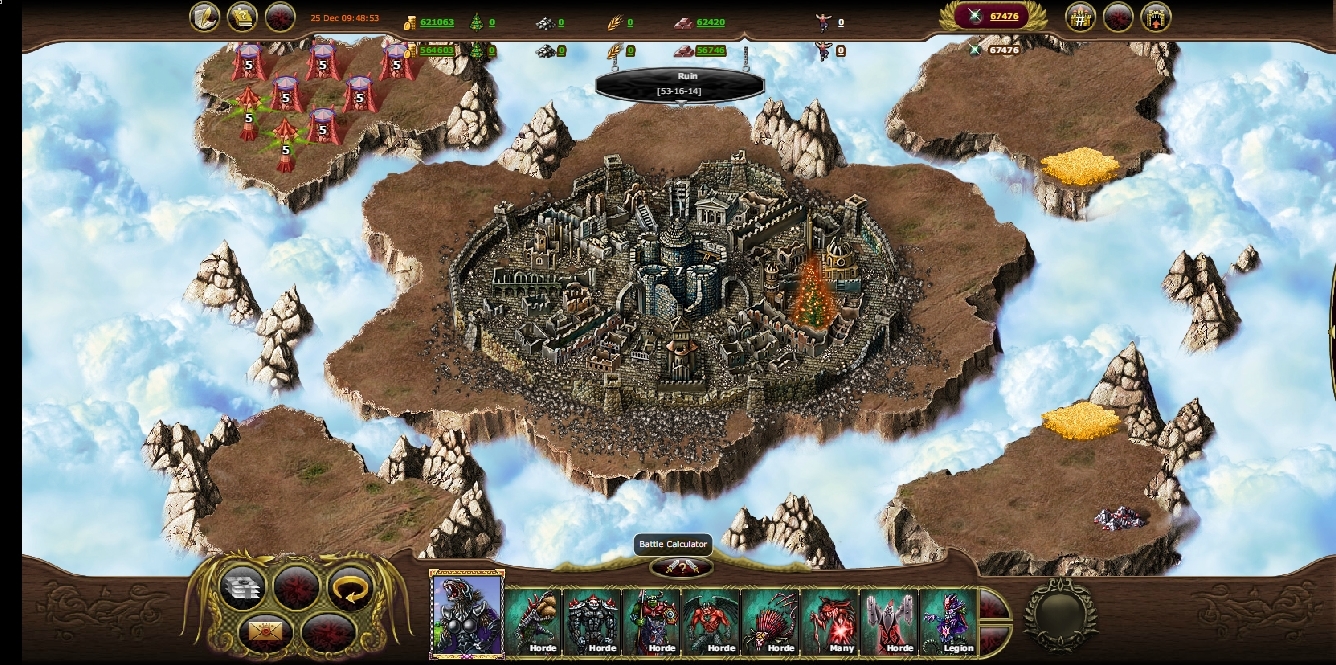Screen dimensions: 1336x665
Task: Open the question-mark help book
Action: coord(242,17)
